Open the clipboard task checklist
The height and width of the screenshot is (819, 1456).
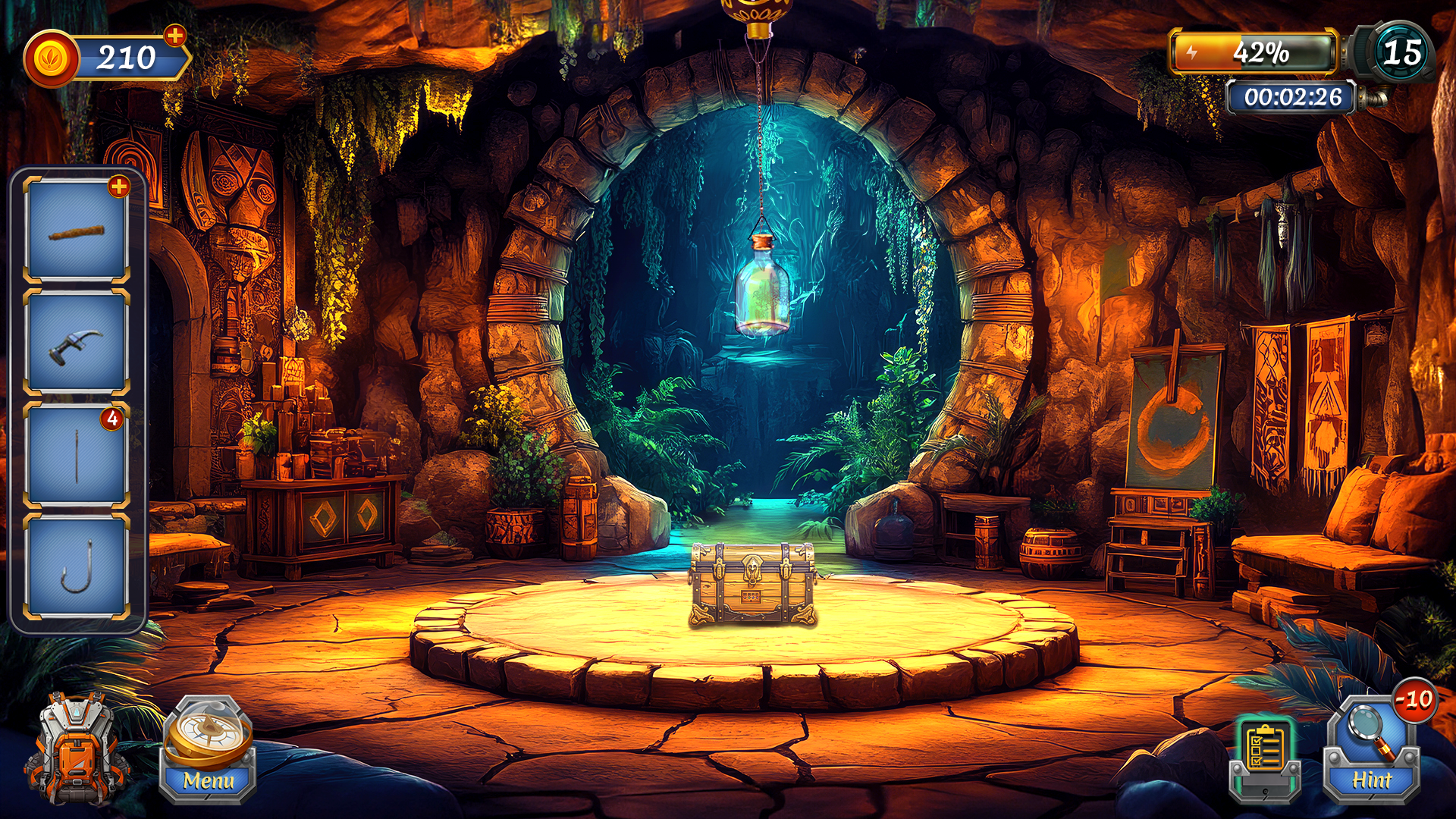click(x=1264, y=756)
